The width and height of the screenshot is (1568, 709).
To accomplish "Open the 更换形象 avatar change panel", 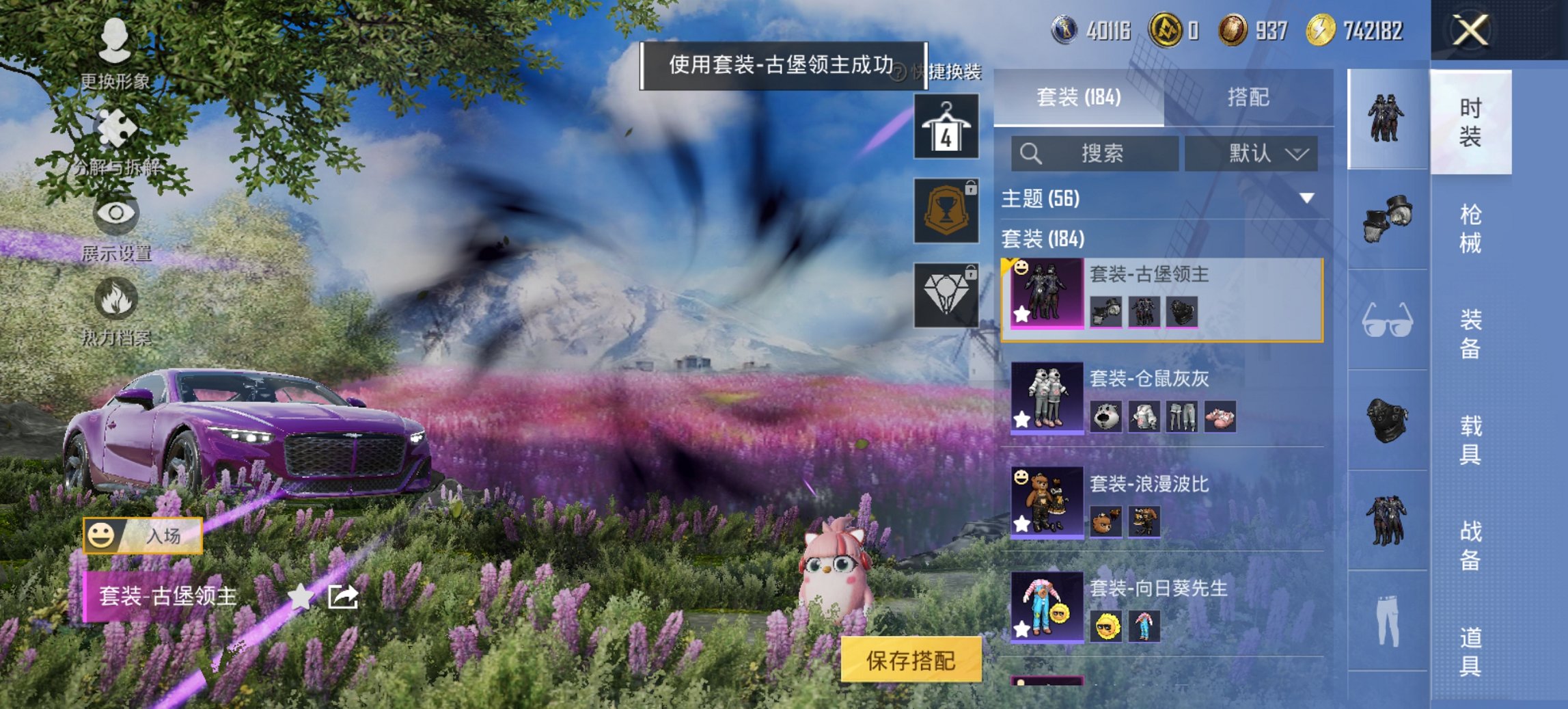I will tap(118, 53).
